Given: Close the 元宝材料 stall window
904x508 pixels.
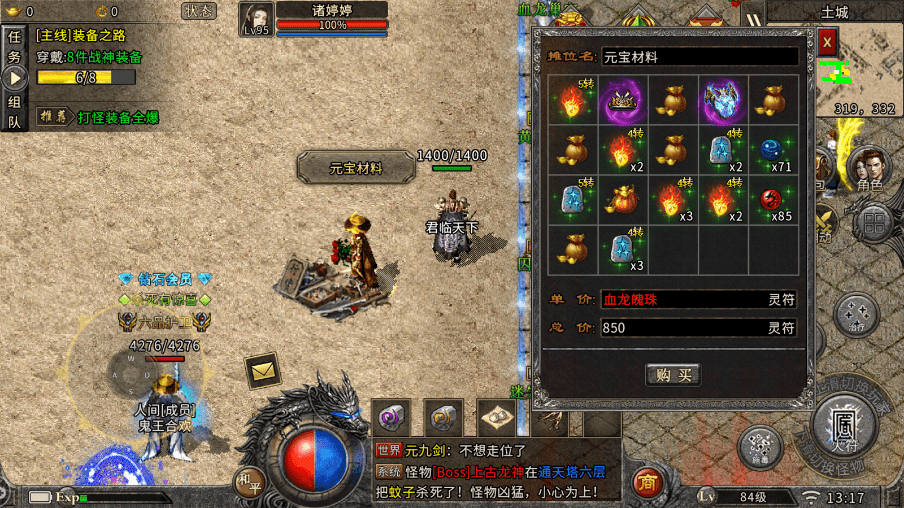Looking at the screenshot, I should [827, 43].
